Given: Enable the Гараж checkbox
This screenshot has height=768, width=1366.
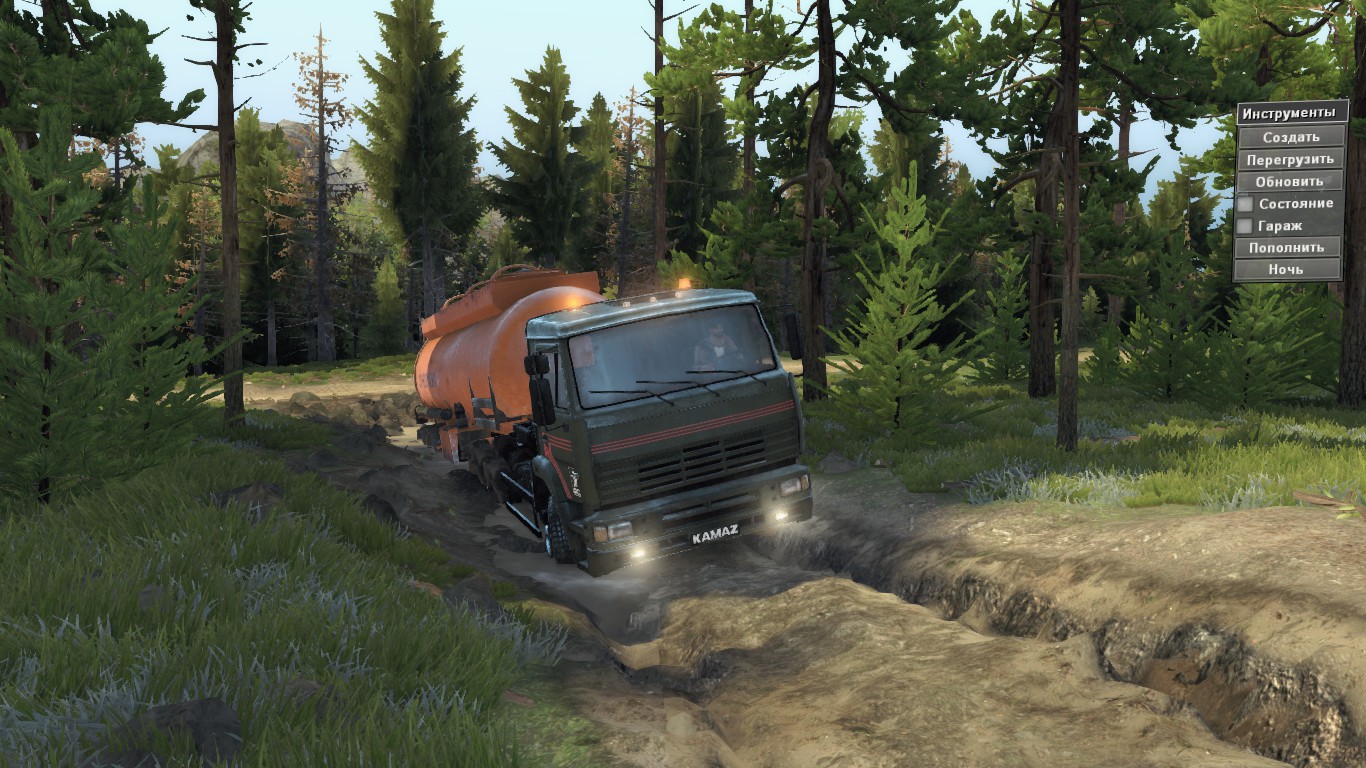Looking at the screenshot, I should tap(1245, 226).
